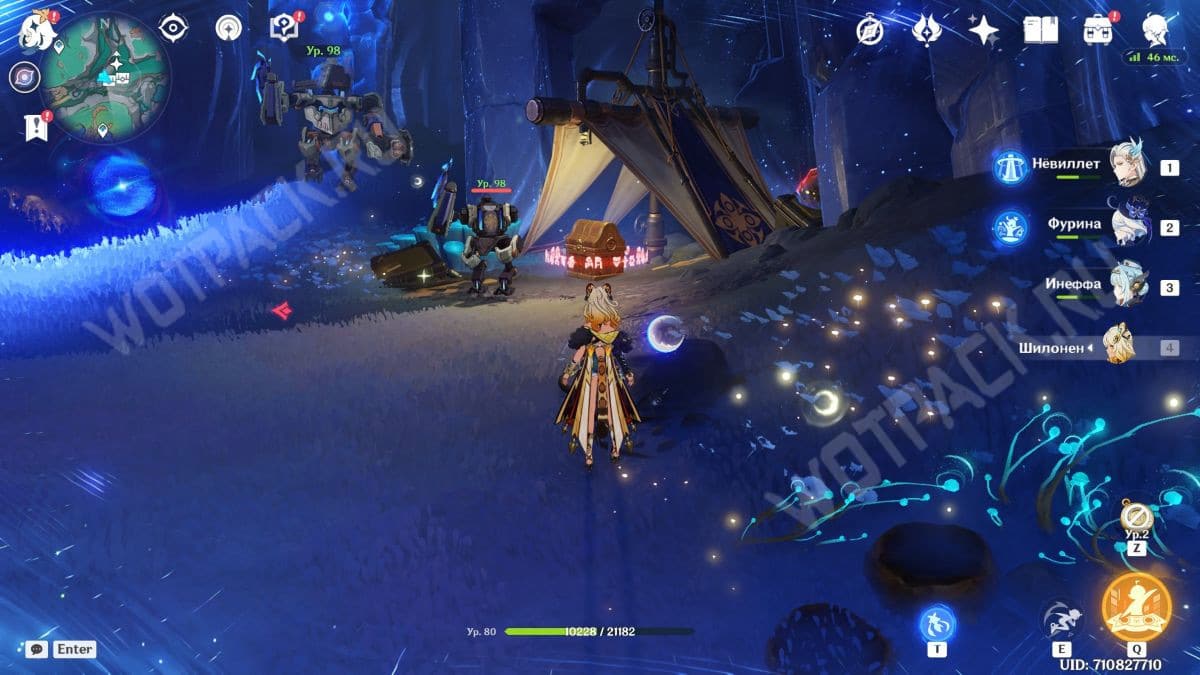
Task: Open the adventurer handbook book icon
Action: 1040,31
